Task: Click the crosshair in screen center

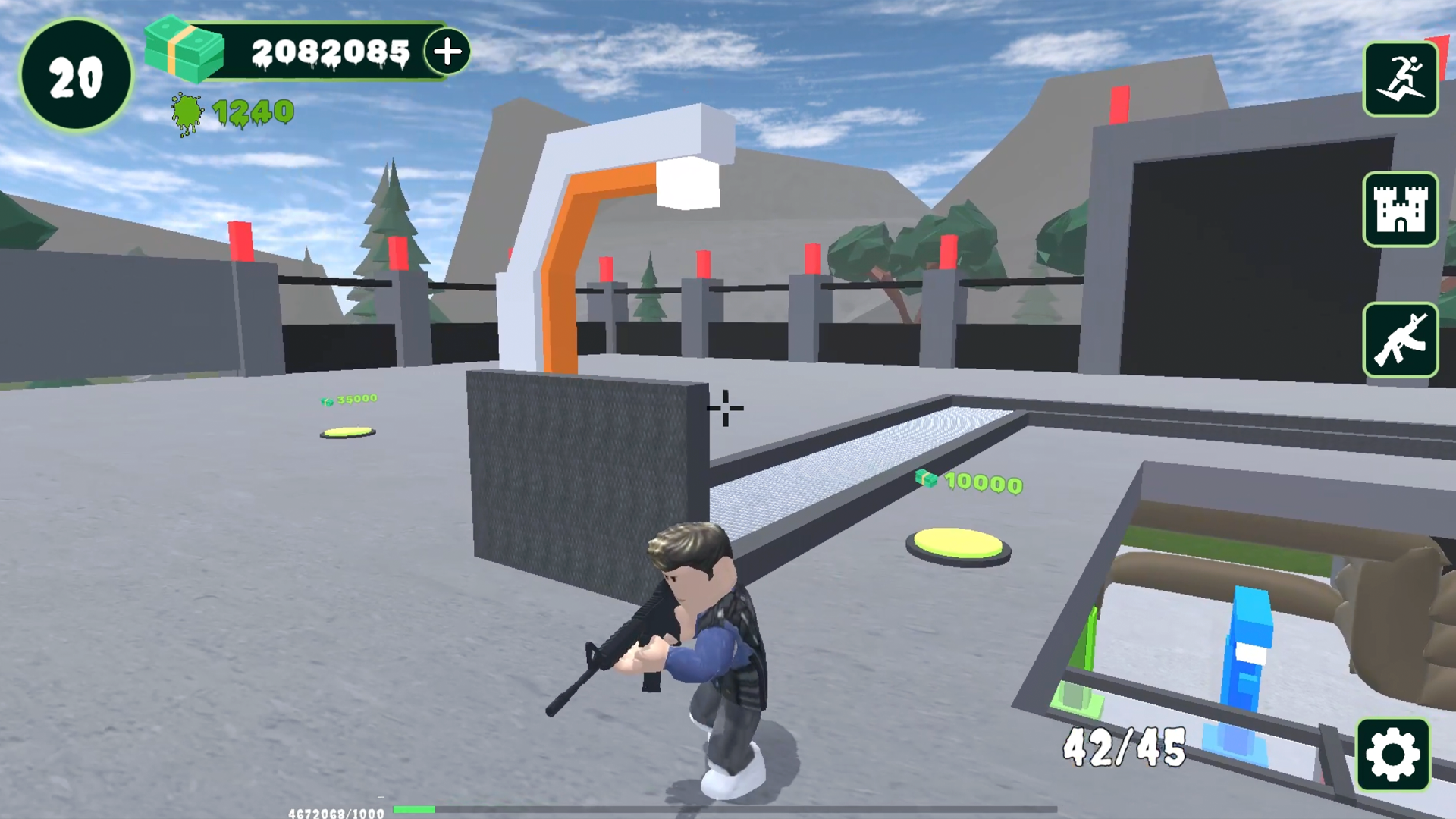Action: tap(725, 409)
